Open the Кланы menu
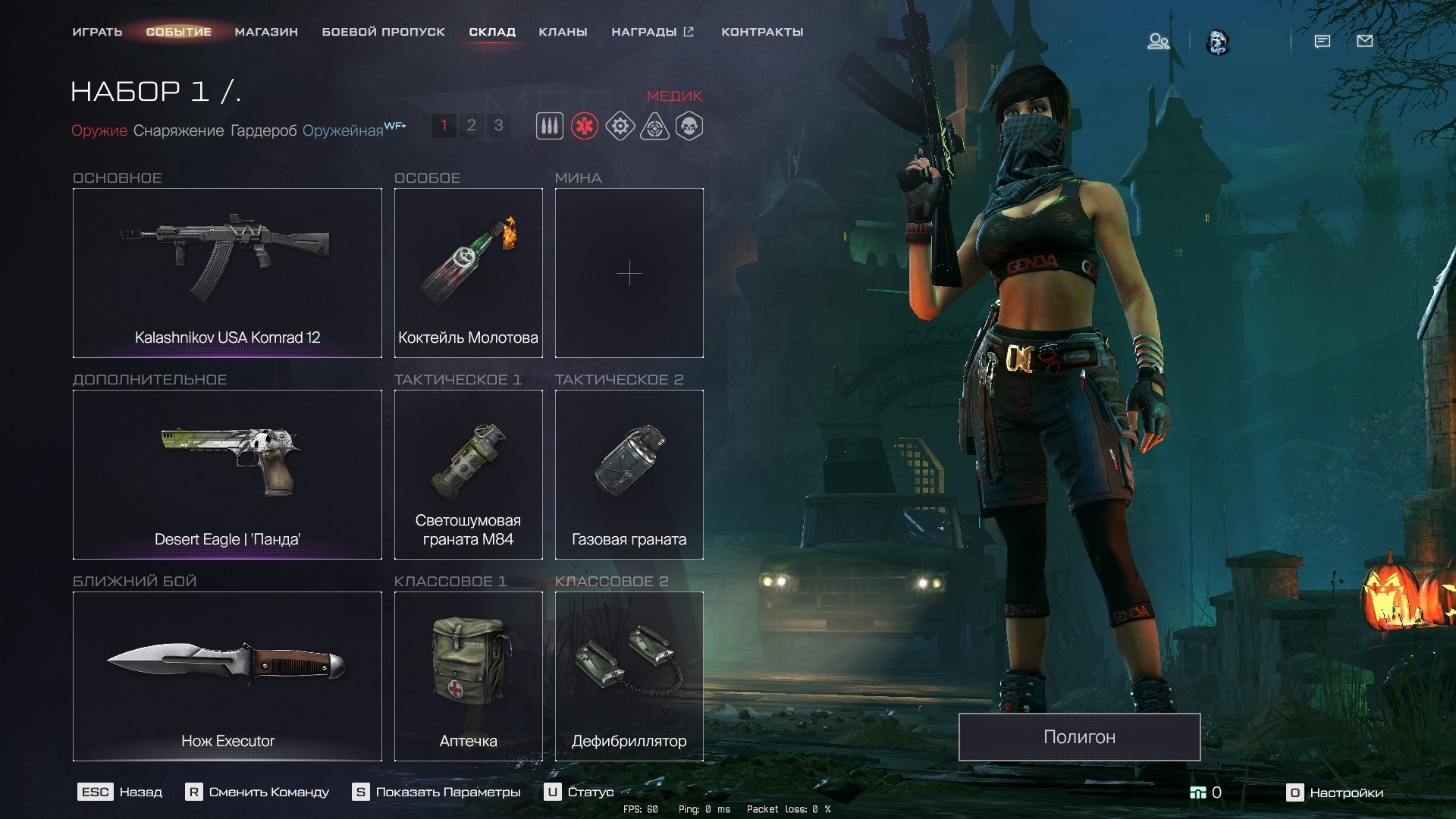Screen dimensions: 1456x819 [x=563, y=32]
